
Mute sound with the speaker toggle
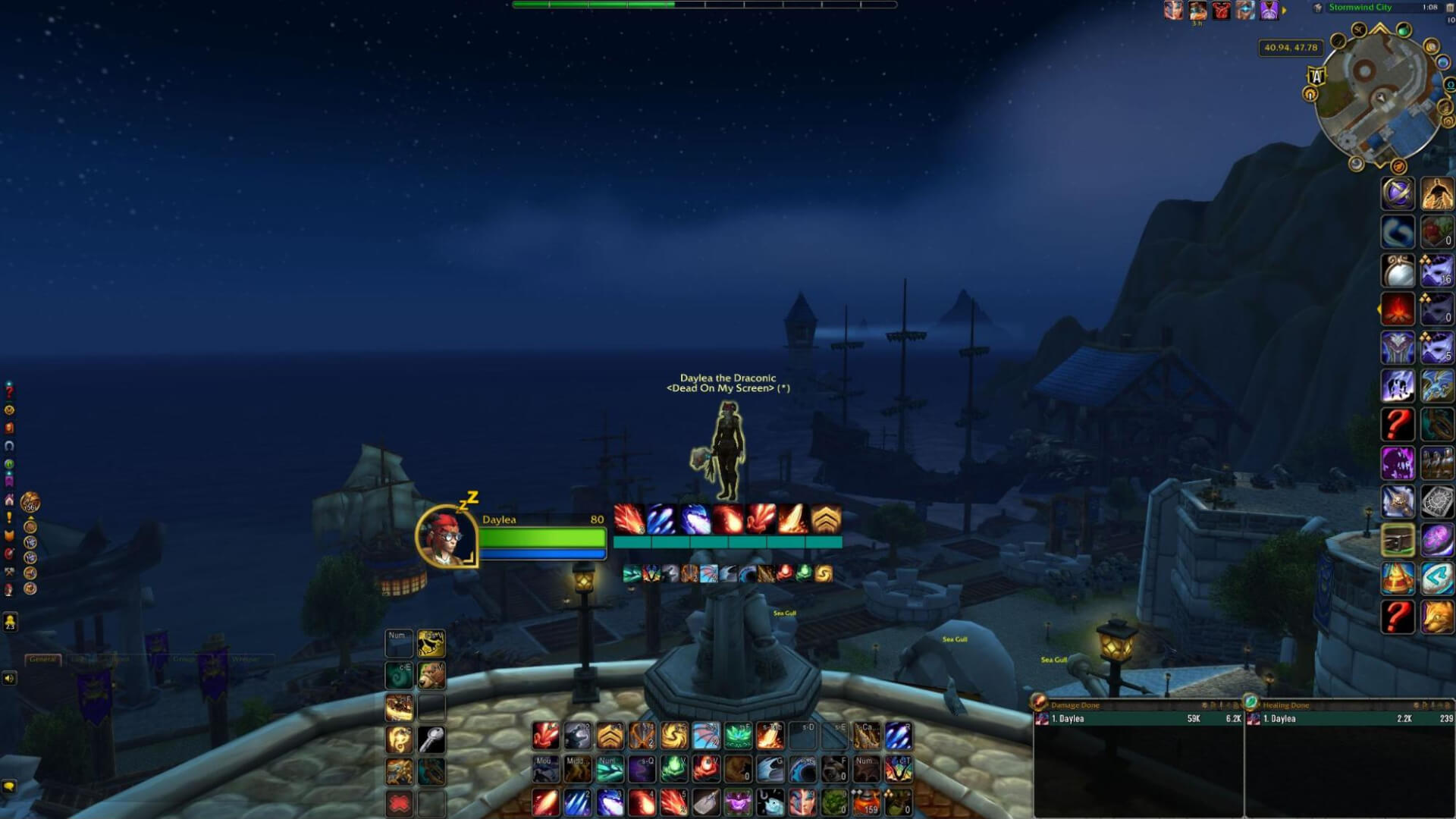[9, 678]
